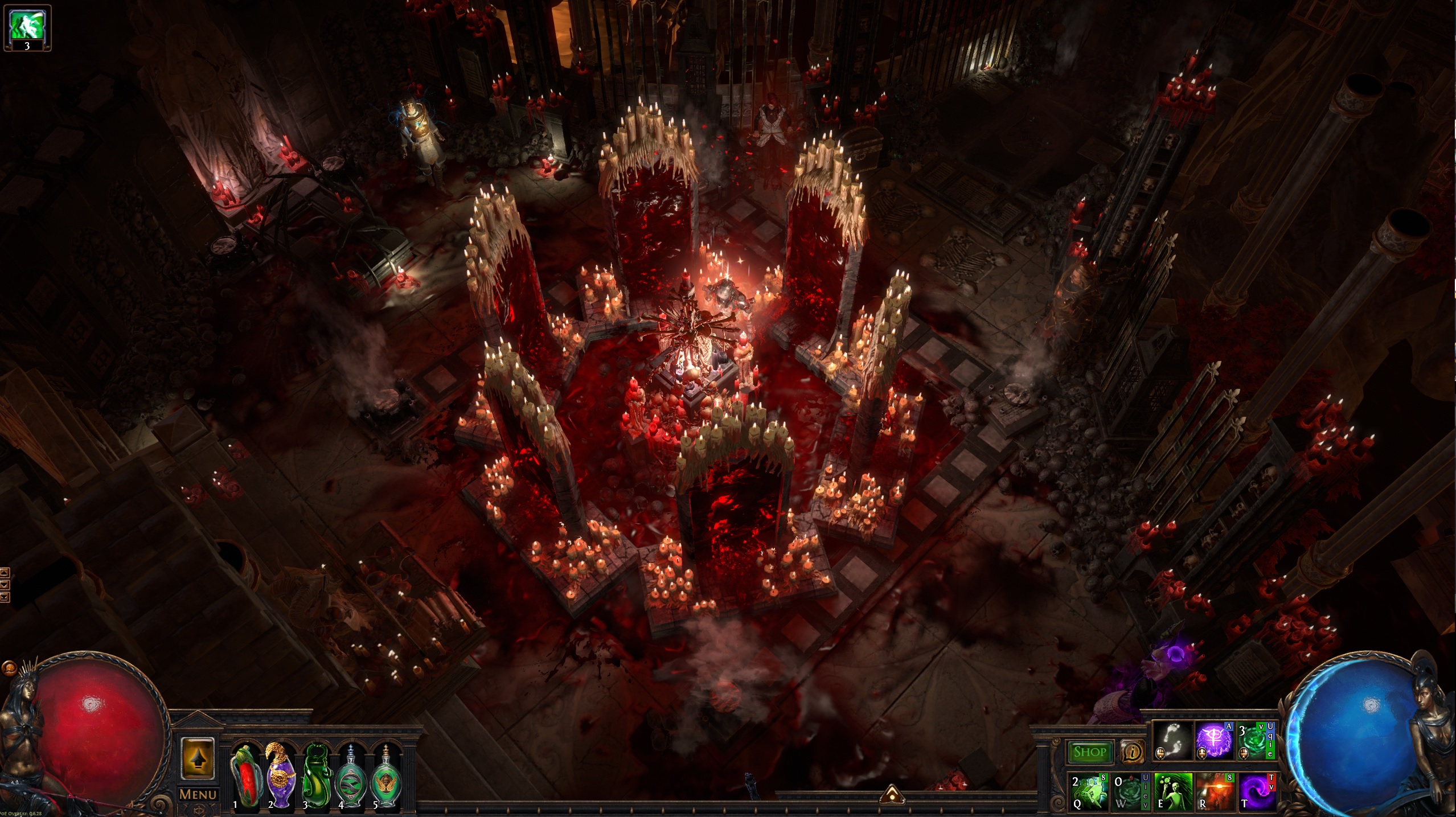Click the gold upward-arrow button above Menu
The width and height of the screenshot is (1456, 817).
point(198,758)
